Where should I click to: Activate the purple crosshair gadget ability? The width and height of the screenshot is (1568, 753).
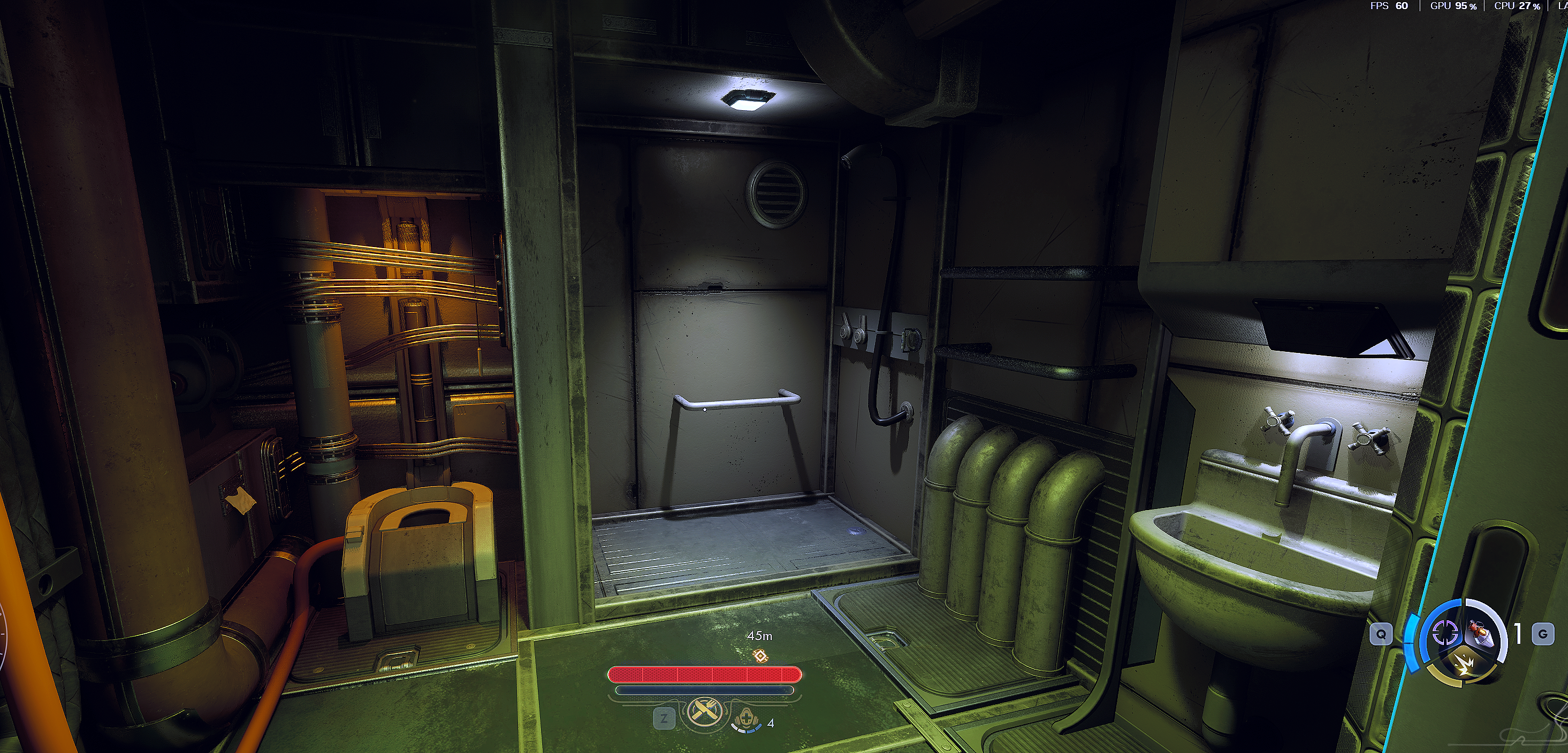1443,634
